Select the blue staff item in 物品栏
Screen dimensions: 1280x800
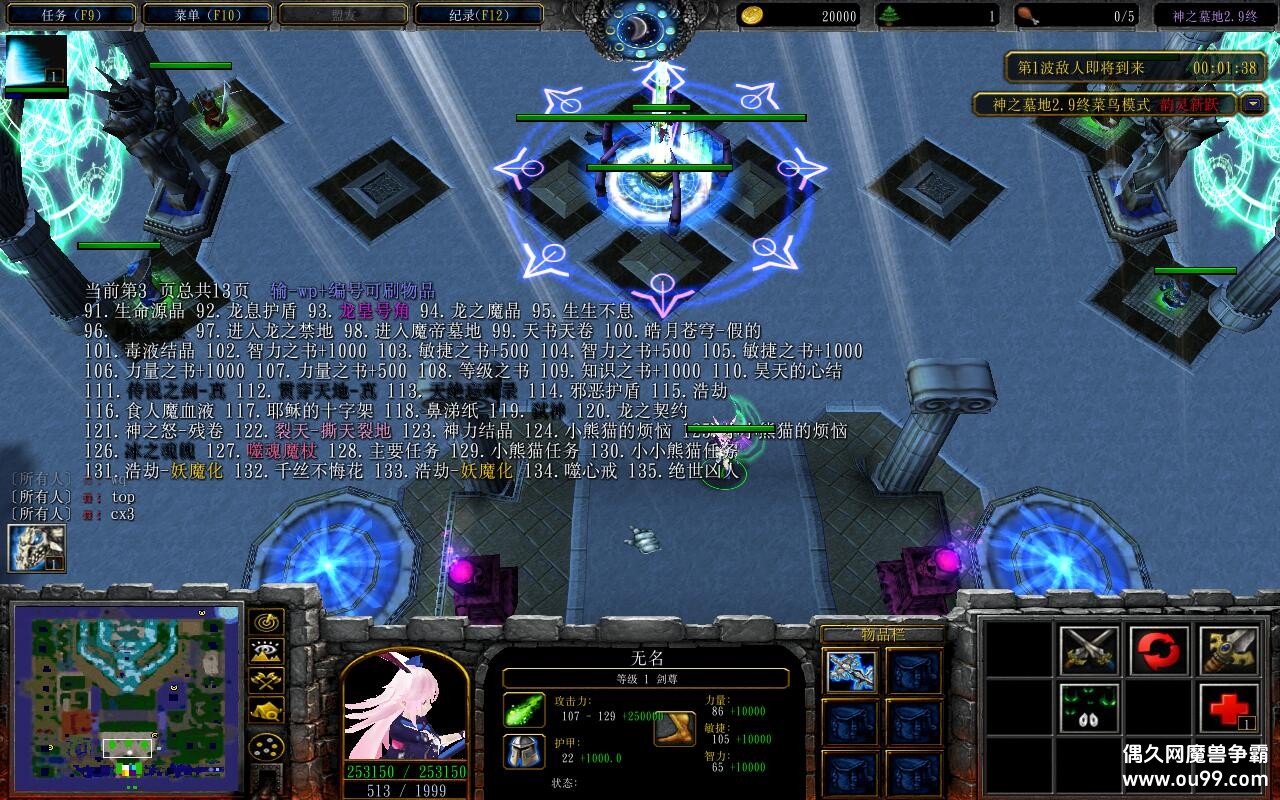point(851,670)
